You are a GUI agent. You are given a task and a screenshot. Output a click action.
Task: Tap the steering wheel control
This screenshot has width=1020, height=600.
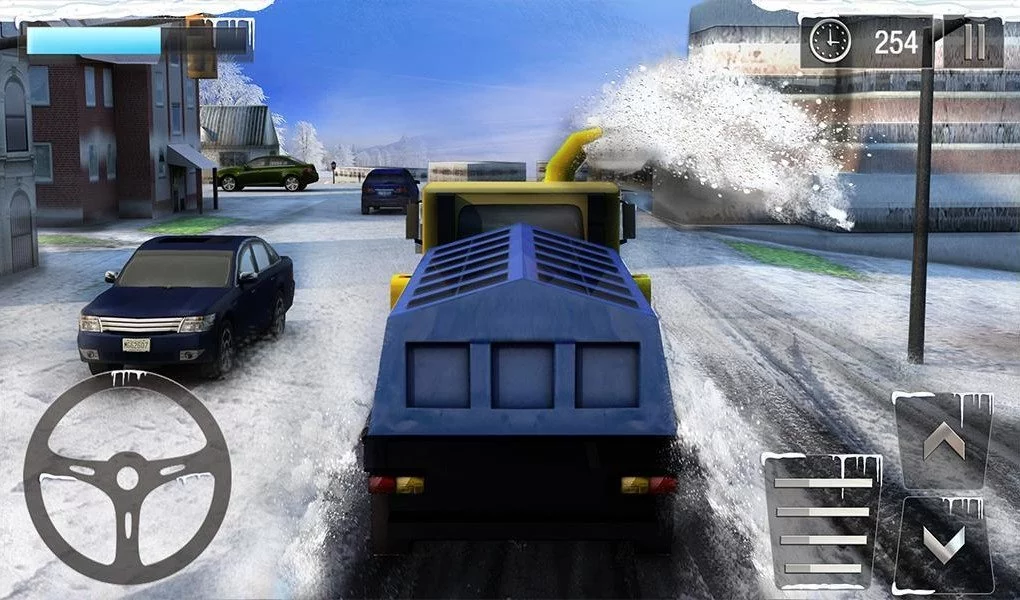(x=127, y=476)
